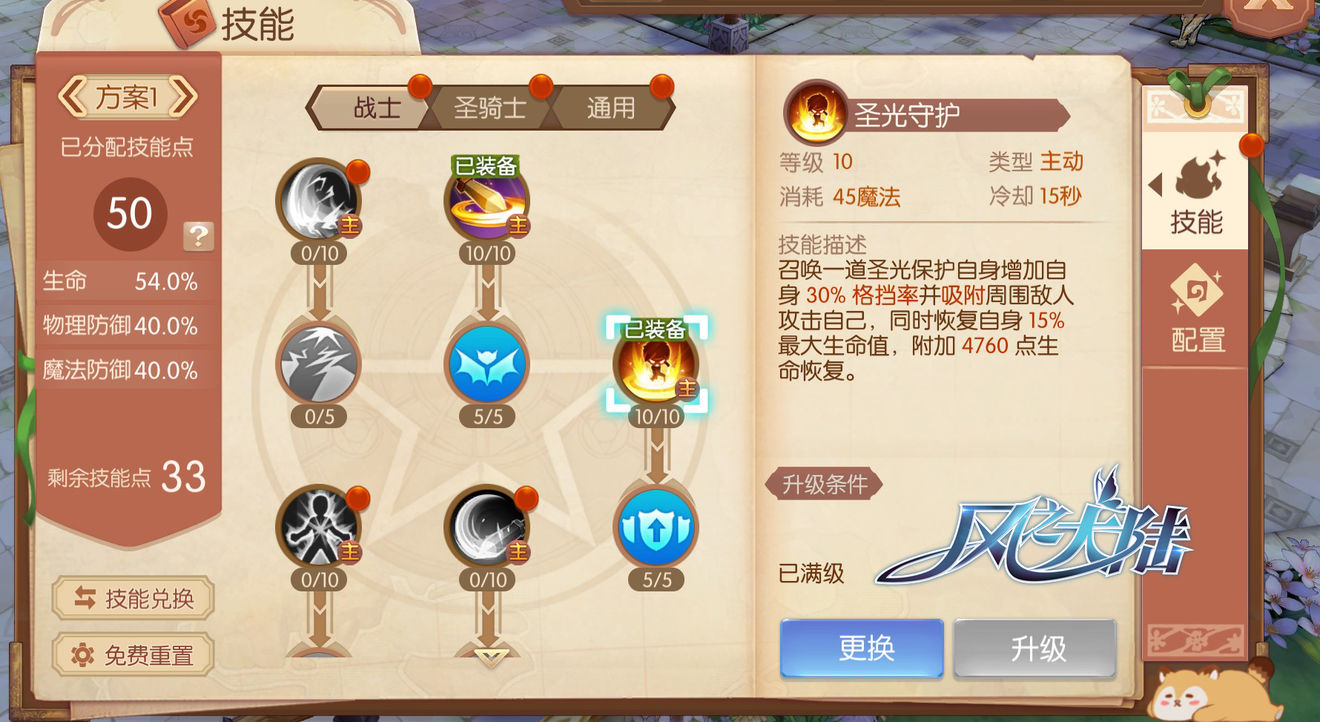The width and height of the screenshot is (1320, 722).
Task: Toggle equip status of 圣光守护 skill
Action: click(861, 648)
